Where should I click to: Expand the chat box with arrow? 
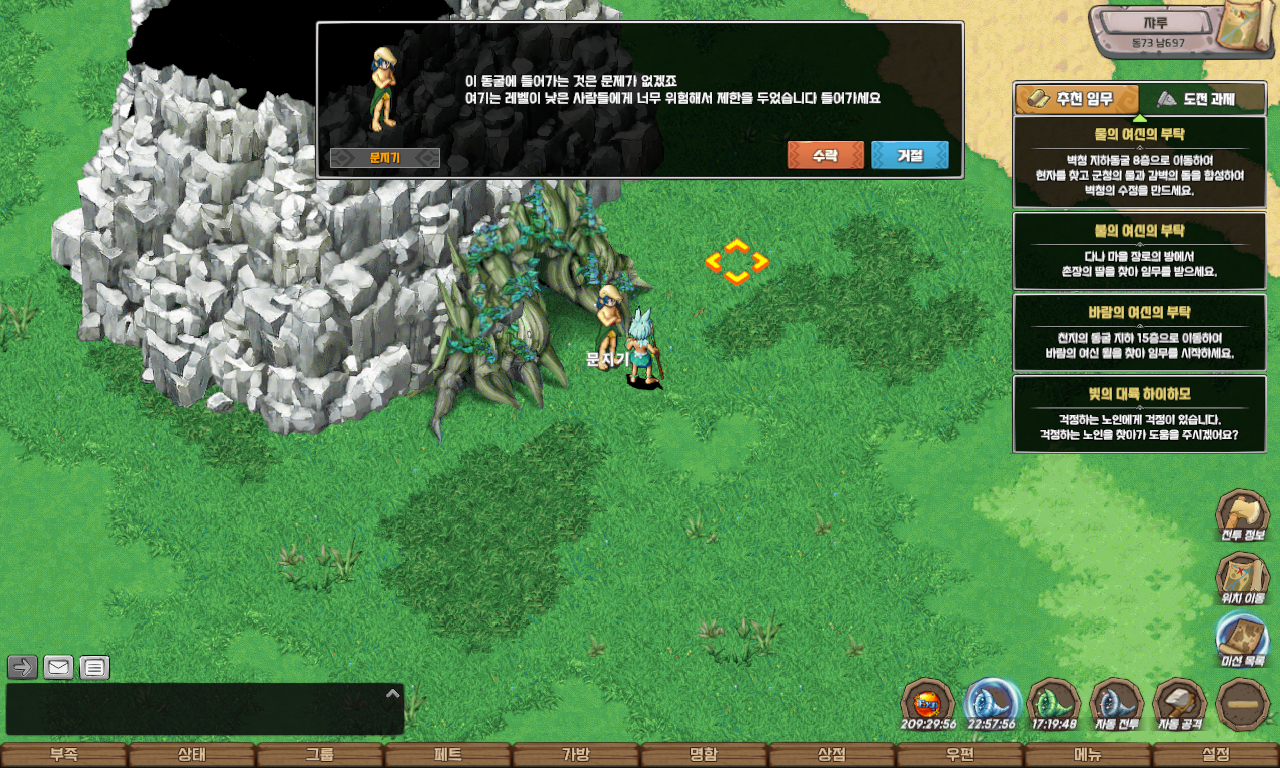point(393,693)
